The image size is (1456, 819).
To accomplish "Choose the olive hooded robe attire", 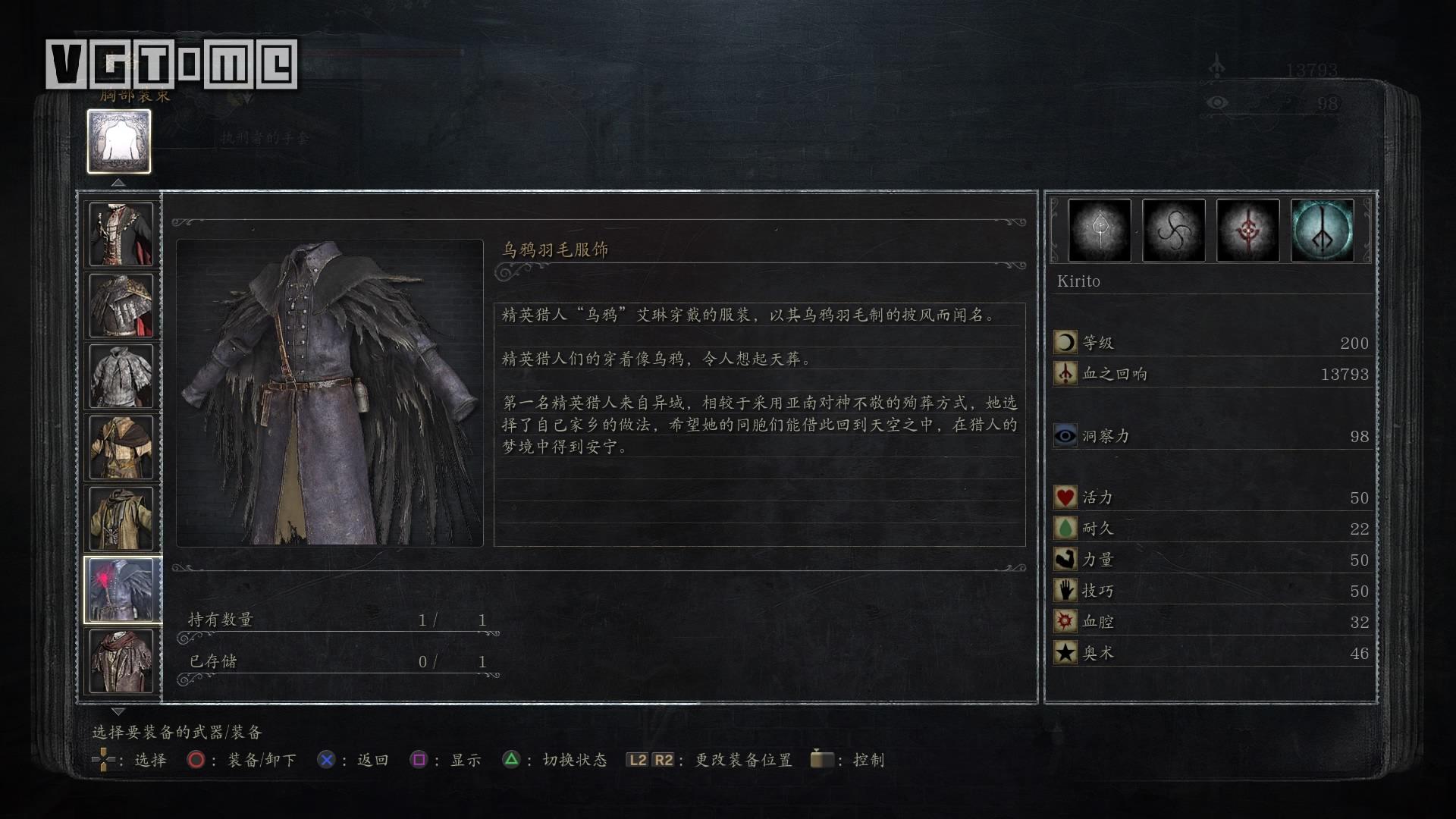I will [x=121, y=519].
